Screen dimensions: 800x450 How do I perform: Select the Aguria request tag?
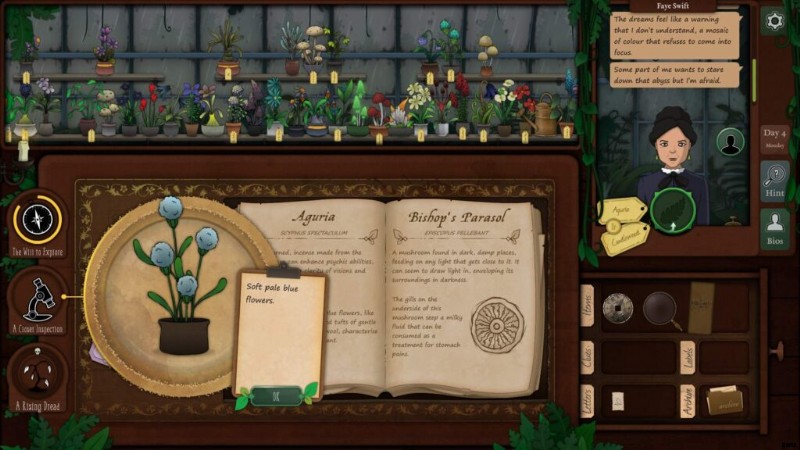(x=620, y=211)
